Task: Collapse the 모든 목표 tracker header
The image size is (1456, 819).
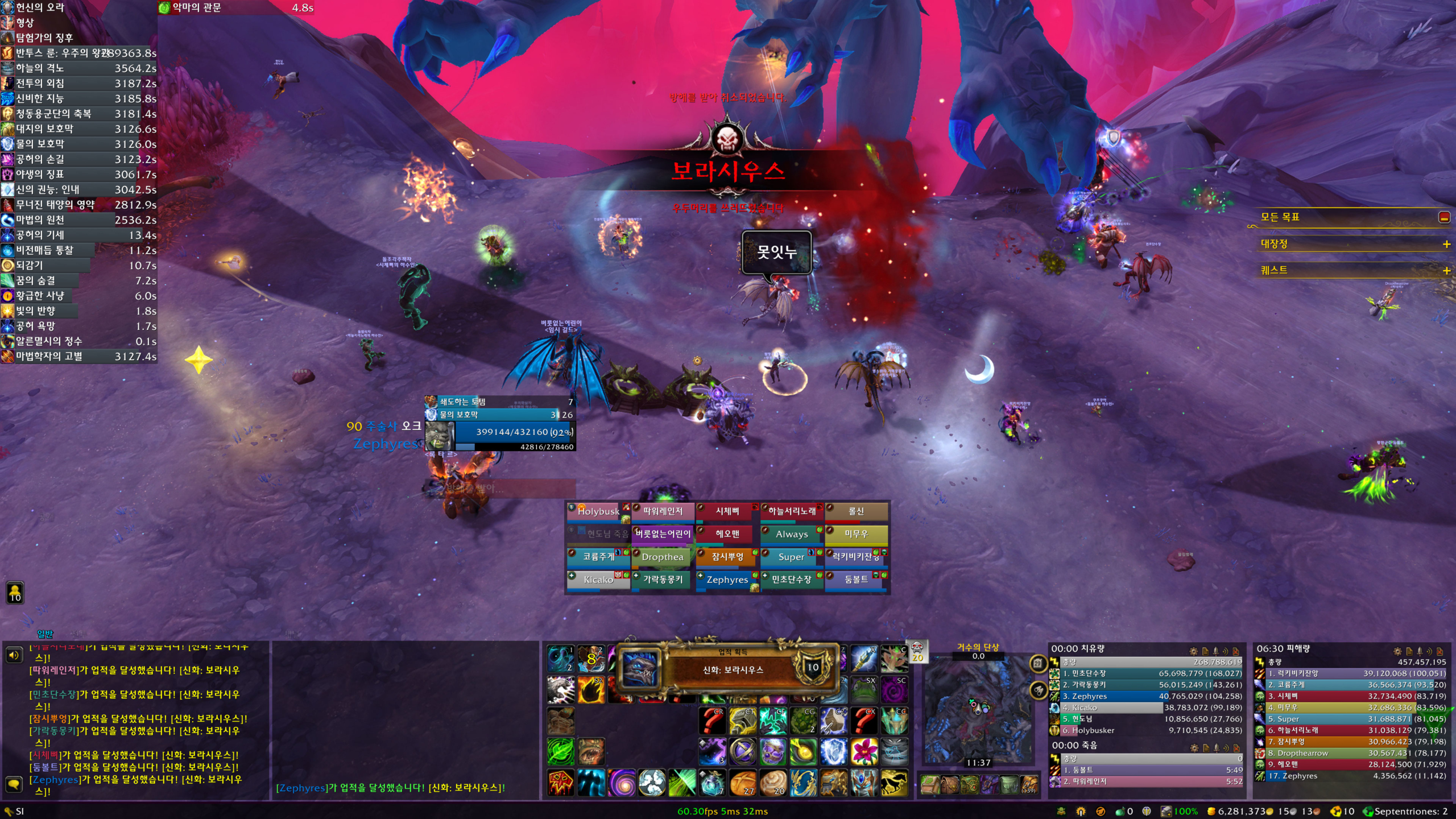Action: coord(1444,217)
